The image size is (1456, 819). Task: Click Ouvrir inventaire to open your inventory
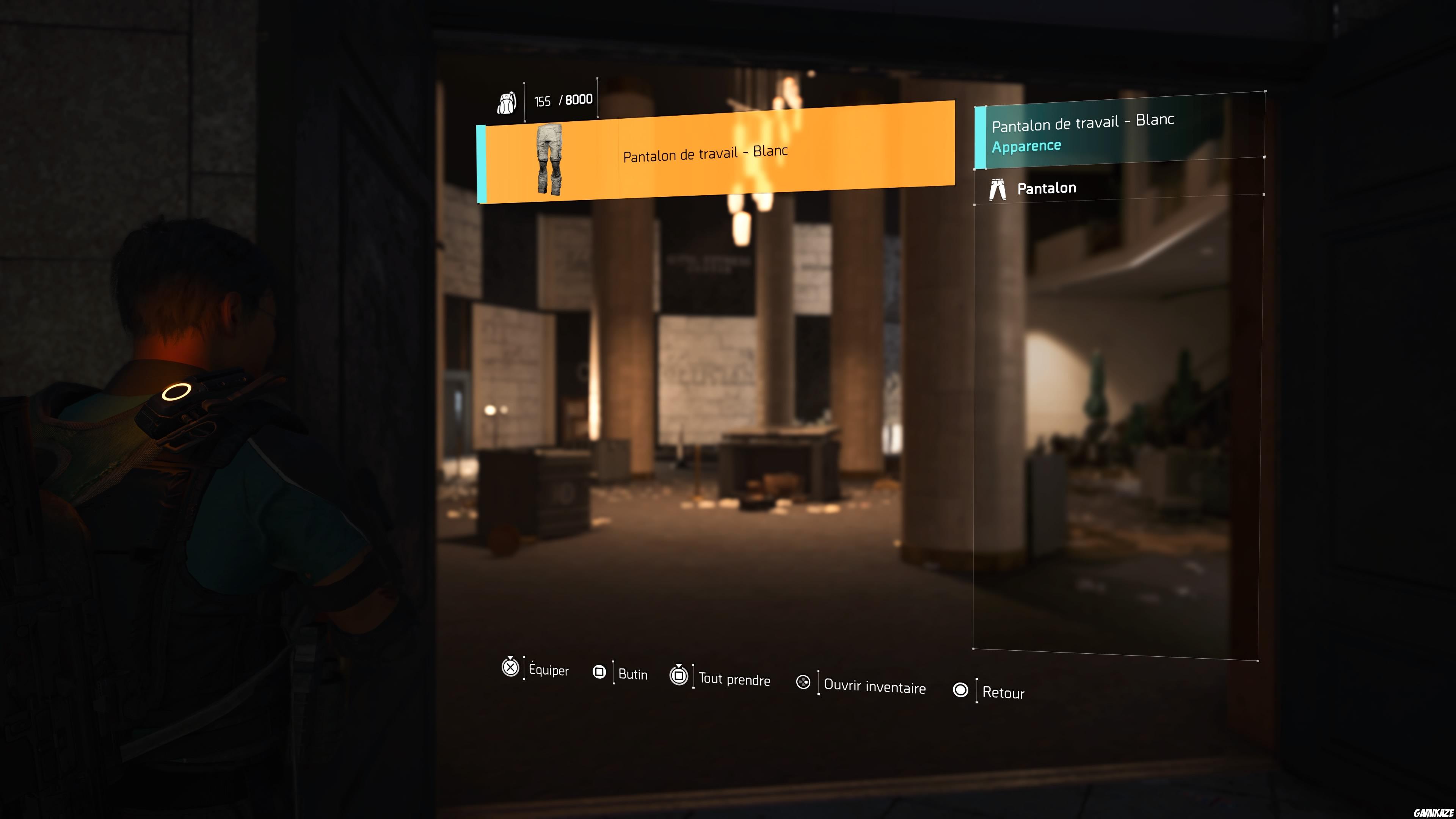pyautogui.click(x=874, y=688)
